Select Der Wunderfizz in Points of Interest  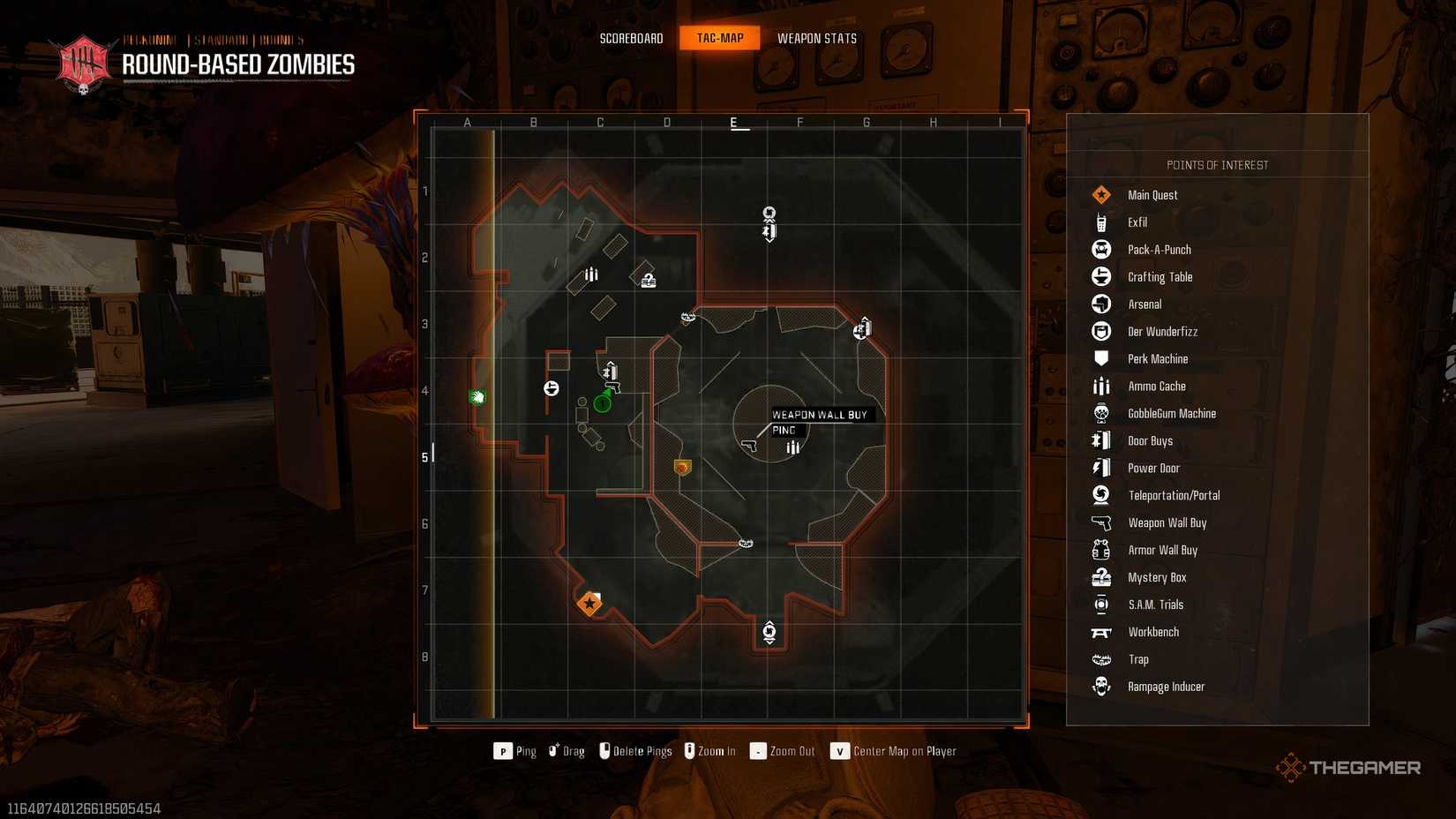[1162, 332]
